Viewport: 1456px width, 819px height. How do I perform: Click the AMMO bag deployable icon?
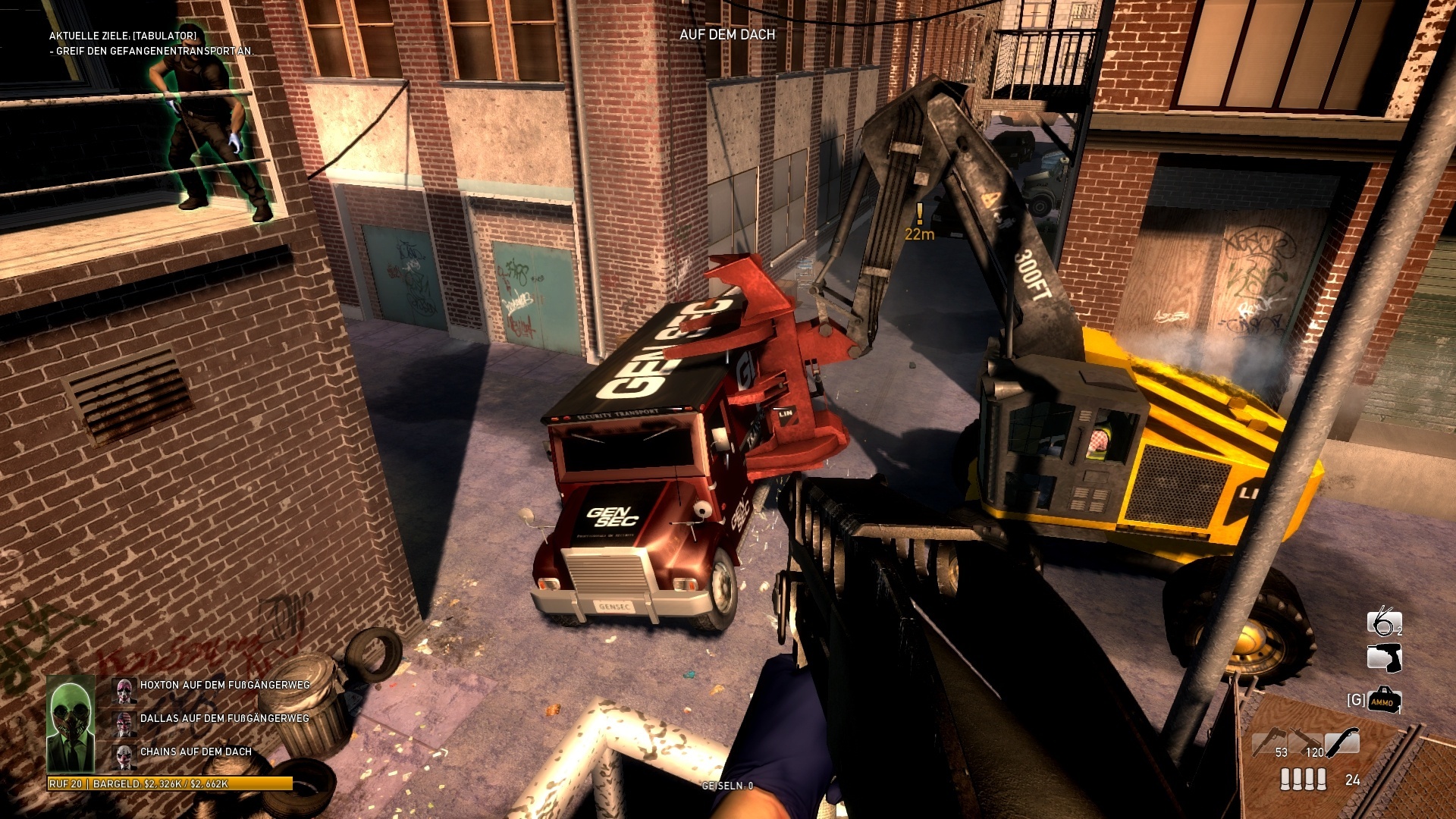(x=1384, y=699)
